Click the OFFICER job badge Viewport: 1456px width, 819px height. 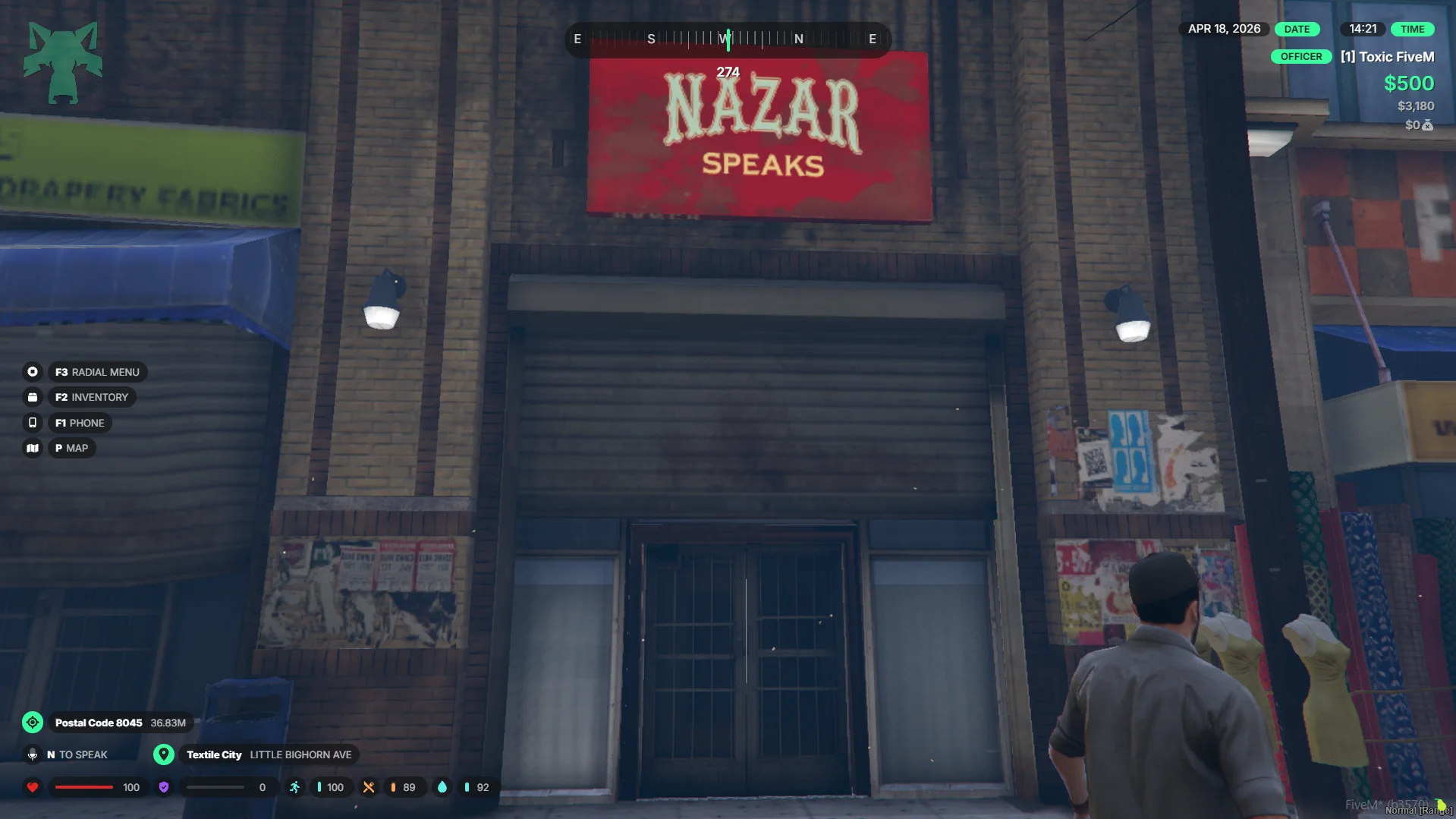1300,57
